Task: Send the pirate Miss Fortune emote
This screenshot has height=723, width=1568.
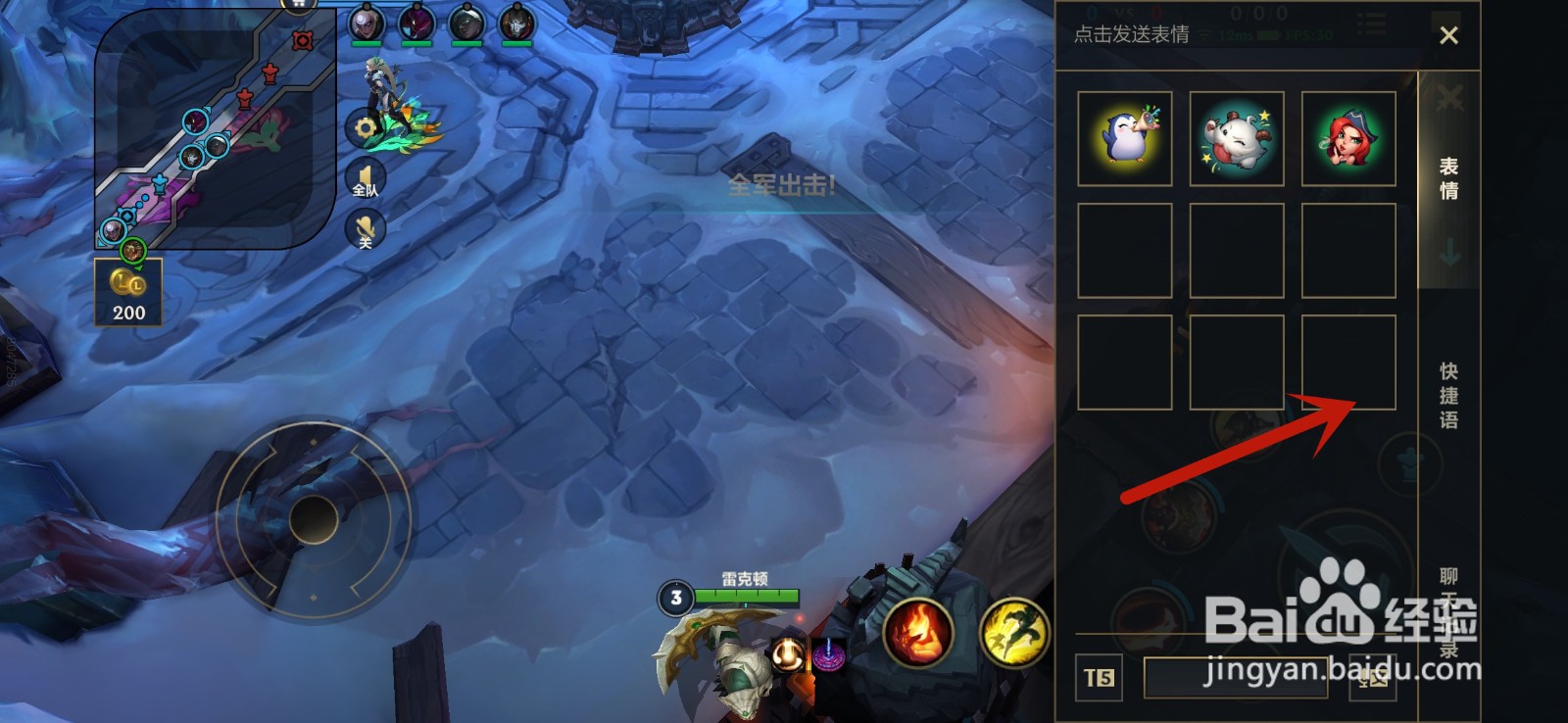Action: click(x=1348, y=139)
